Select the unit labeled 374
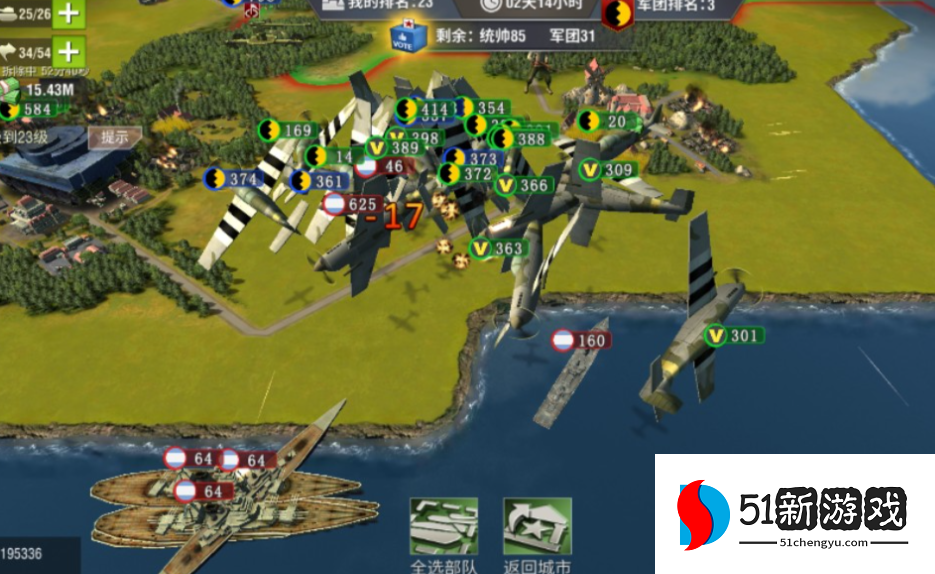The image size is (935, 574). click(234, 179)
